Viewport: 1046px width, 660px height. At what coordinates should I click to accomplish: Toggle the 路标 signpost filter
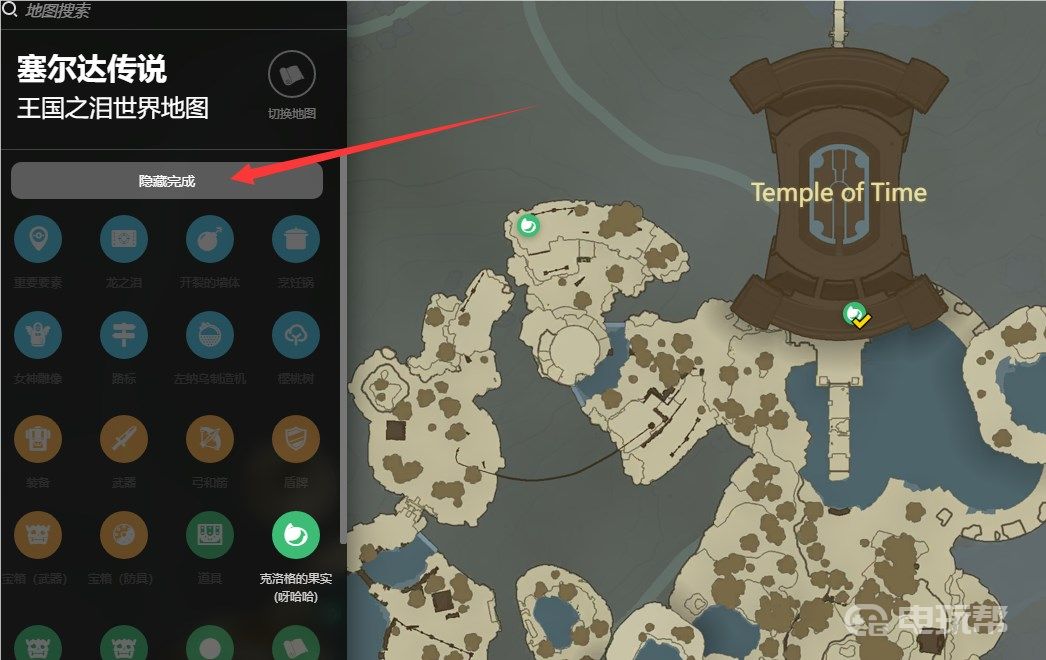(x=124, y=336)
